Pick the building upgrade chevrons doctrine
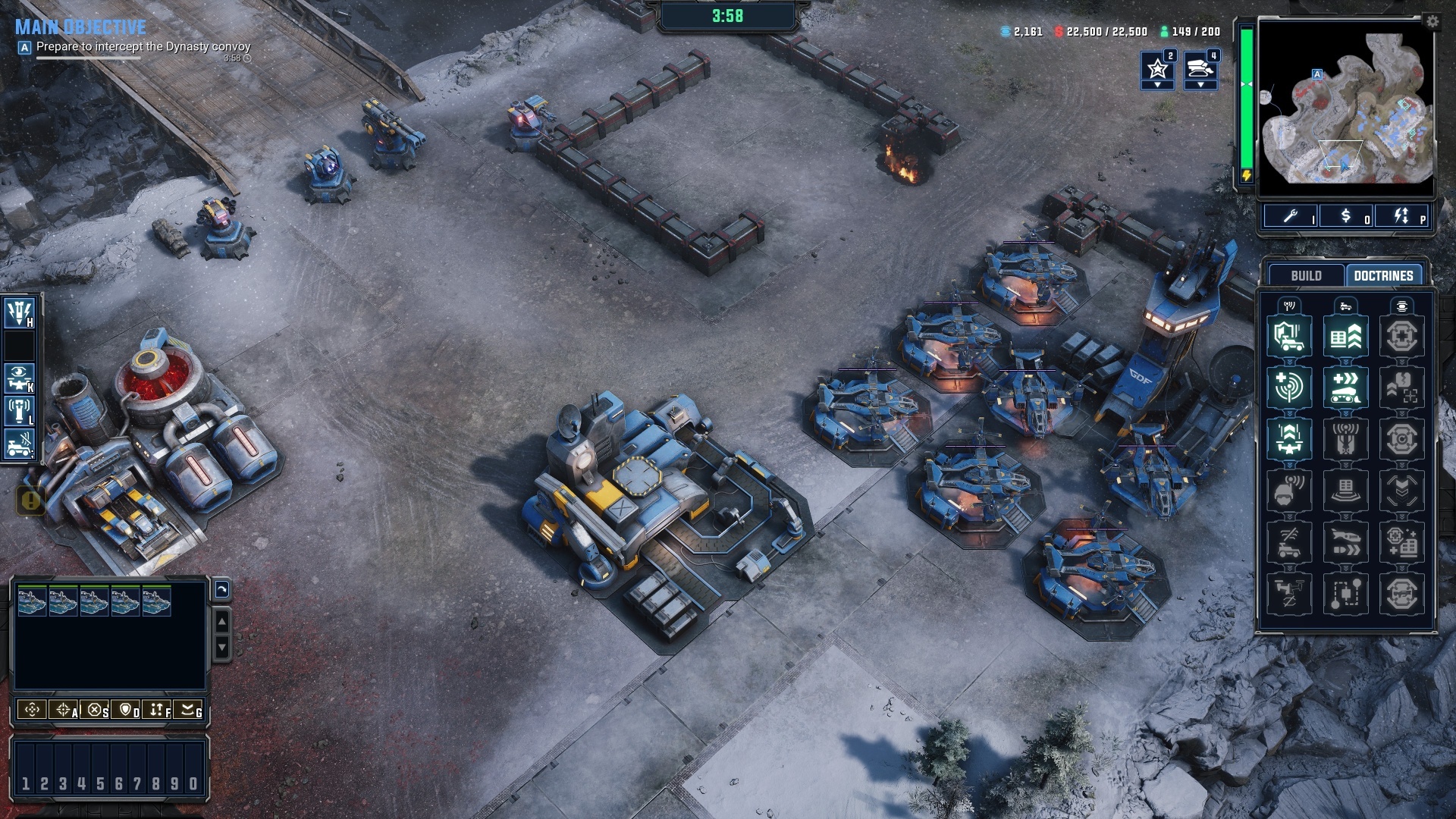Viewport: 1456px width, 819px height. [x=1345, y=336]
